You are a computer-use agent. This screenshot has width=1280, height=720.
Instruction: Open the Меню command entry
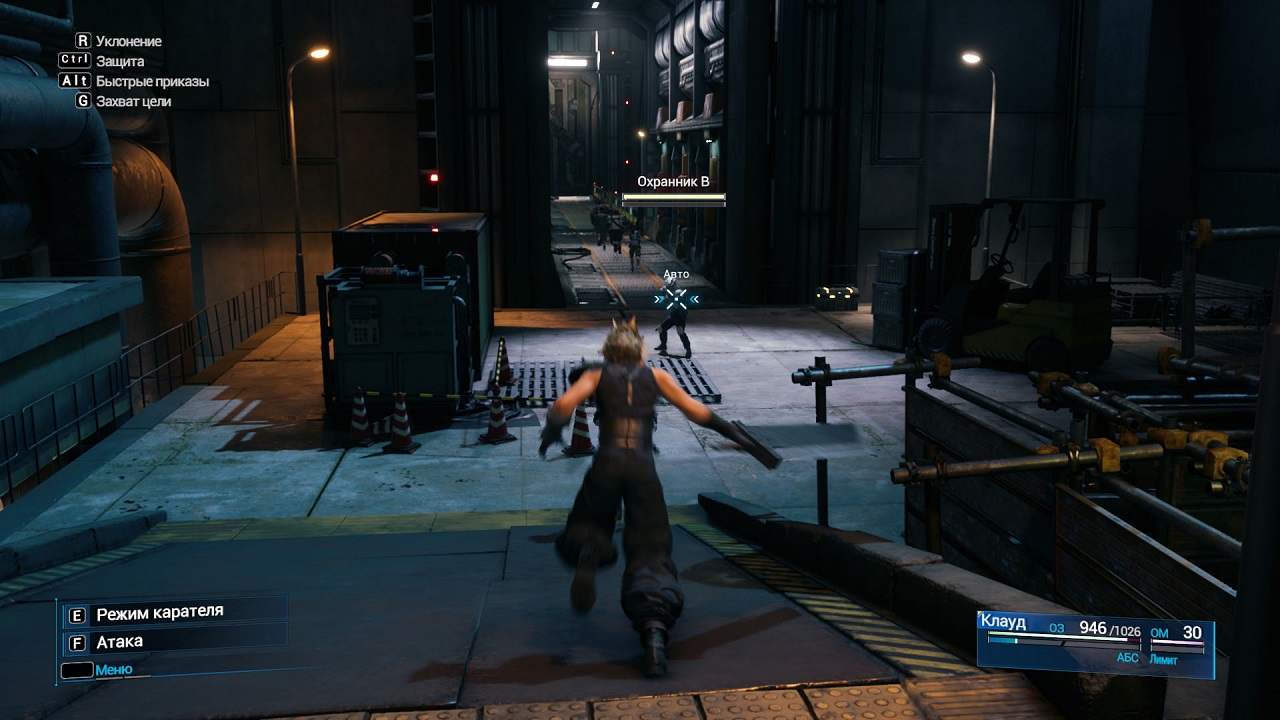pos(113,670)
